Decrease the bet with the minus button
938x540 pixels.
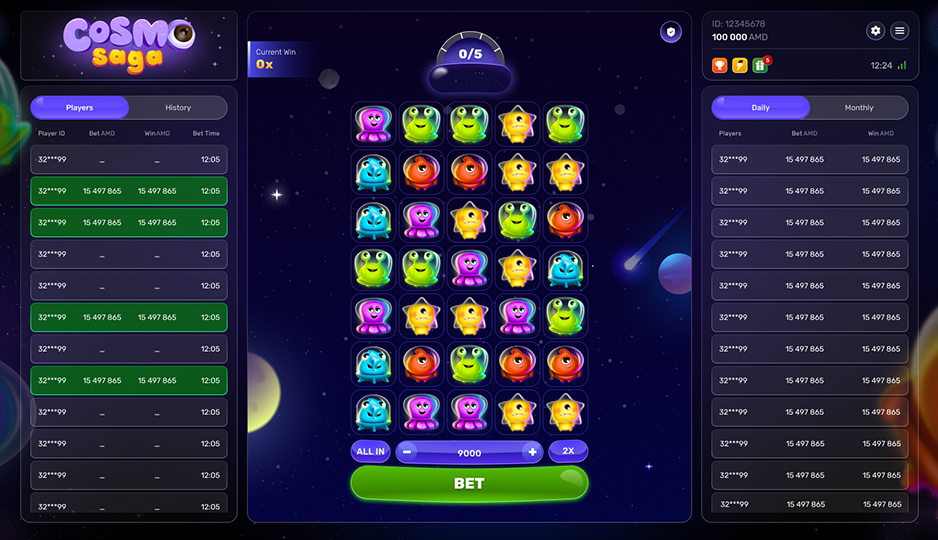click(407, 452)
